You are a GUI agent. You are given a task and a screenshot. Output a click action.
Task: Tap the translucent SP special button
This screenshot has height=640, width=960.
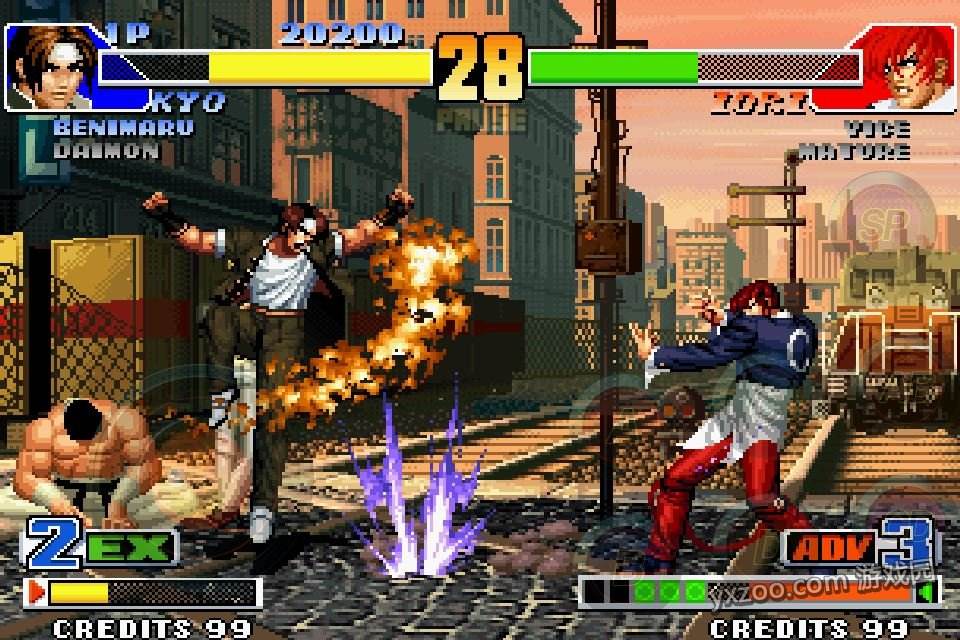[880, 221]
